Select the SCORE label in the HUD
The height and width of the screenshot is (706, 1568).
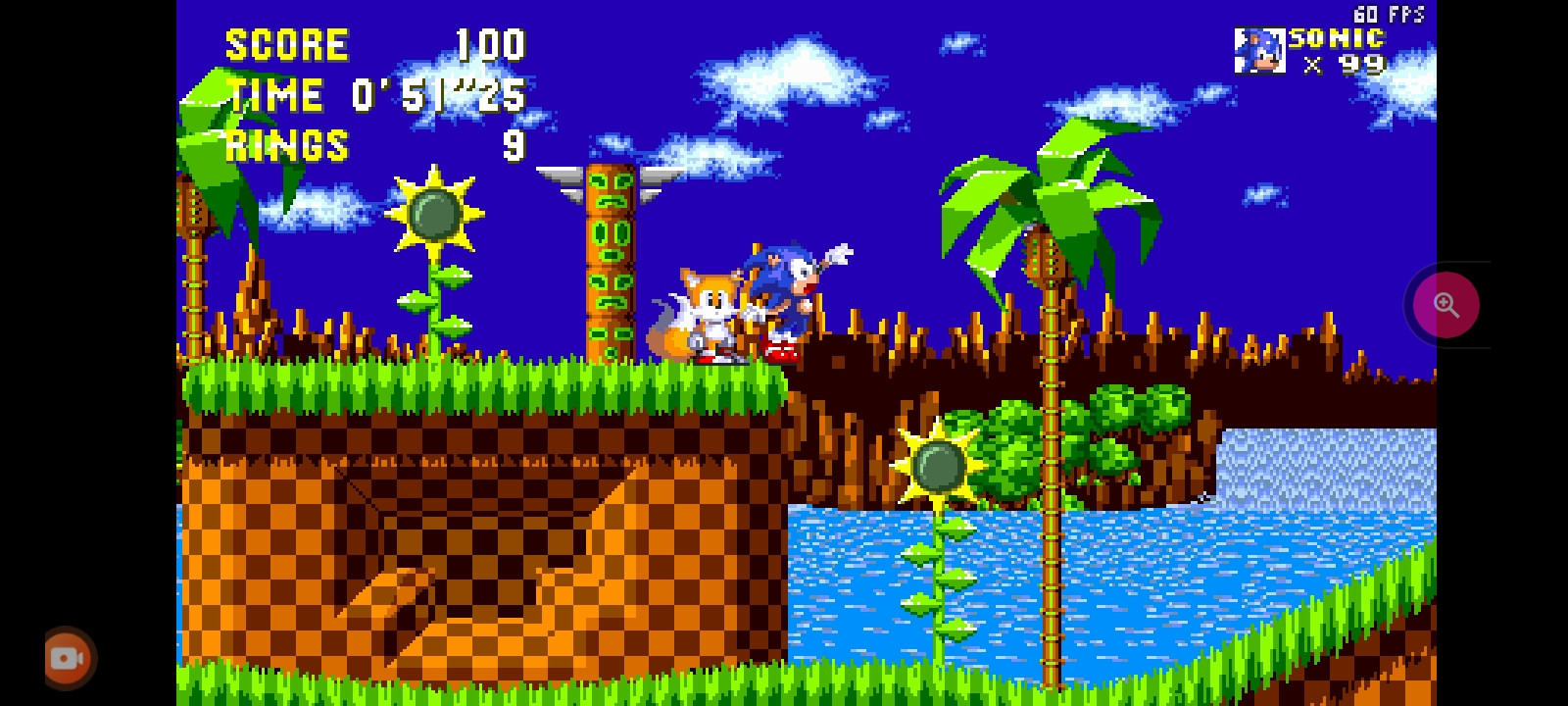pyautogui.click(x=287, y=43)
